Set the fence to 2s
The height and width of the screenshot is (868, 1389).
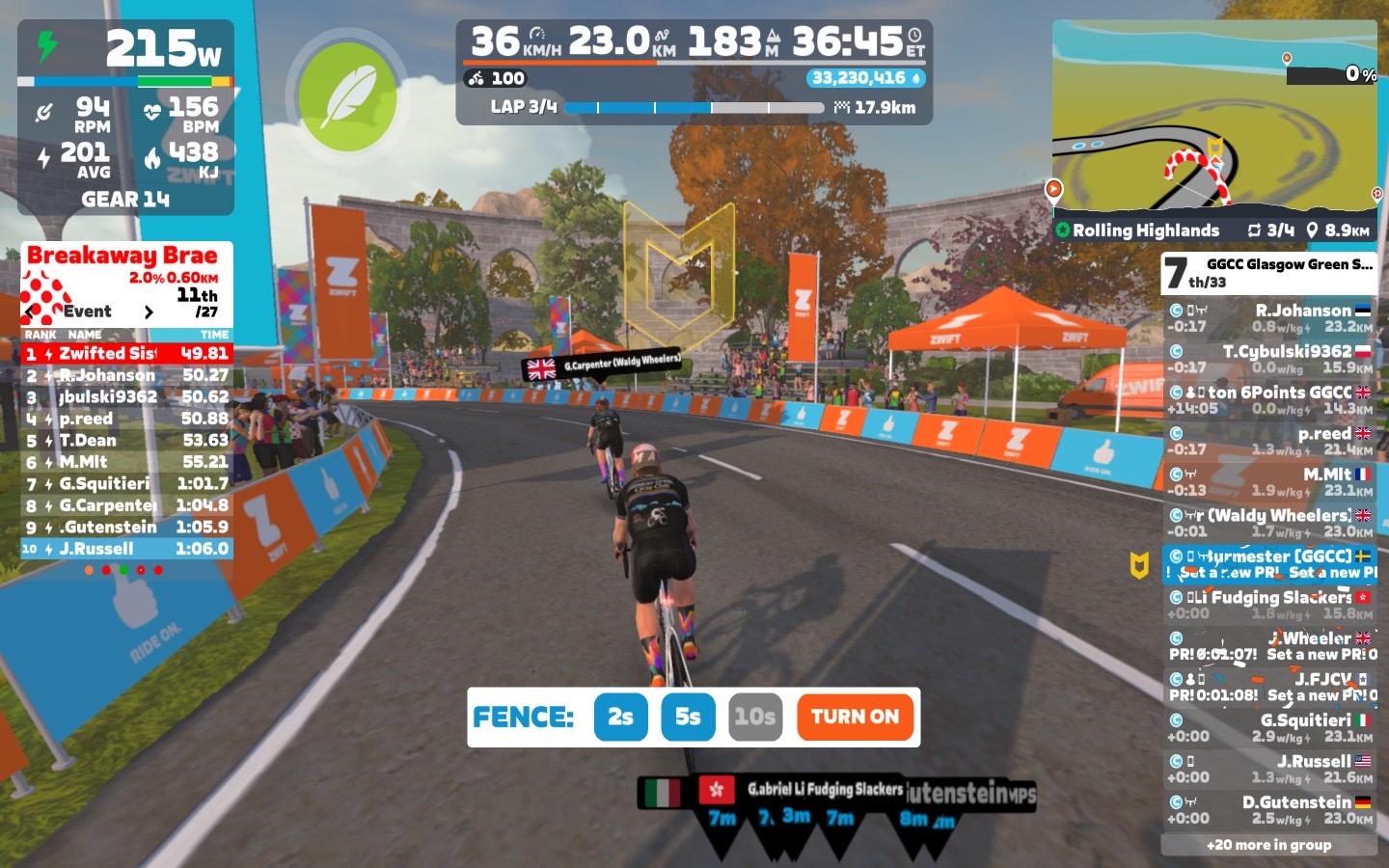click(x=620, y=717)
